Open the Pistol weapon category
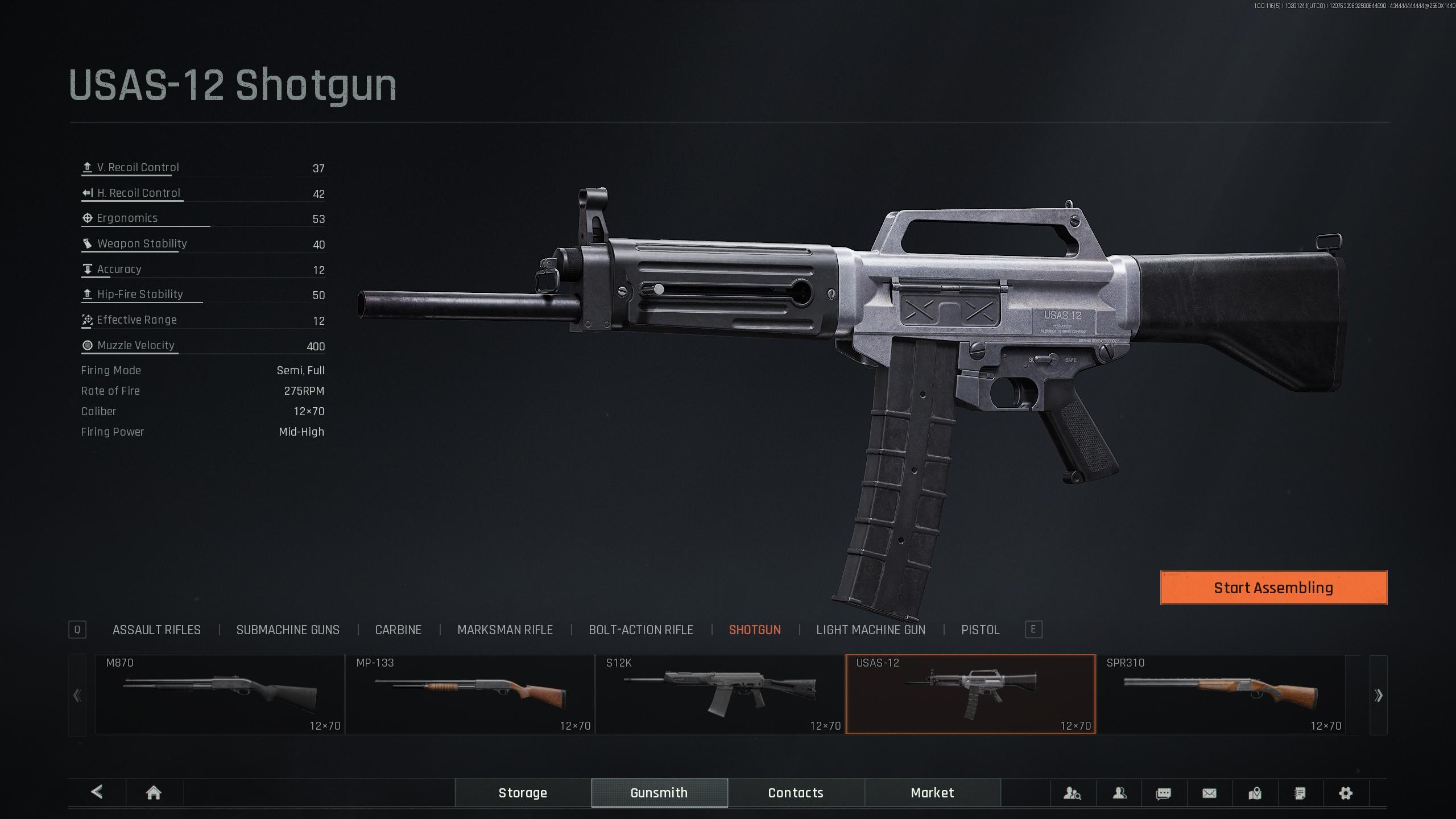 click(980, 630)
